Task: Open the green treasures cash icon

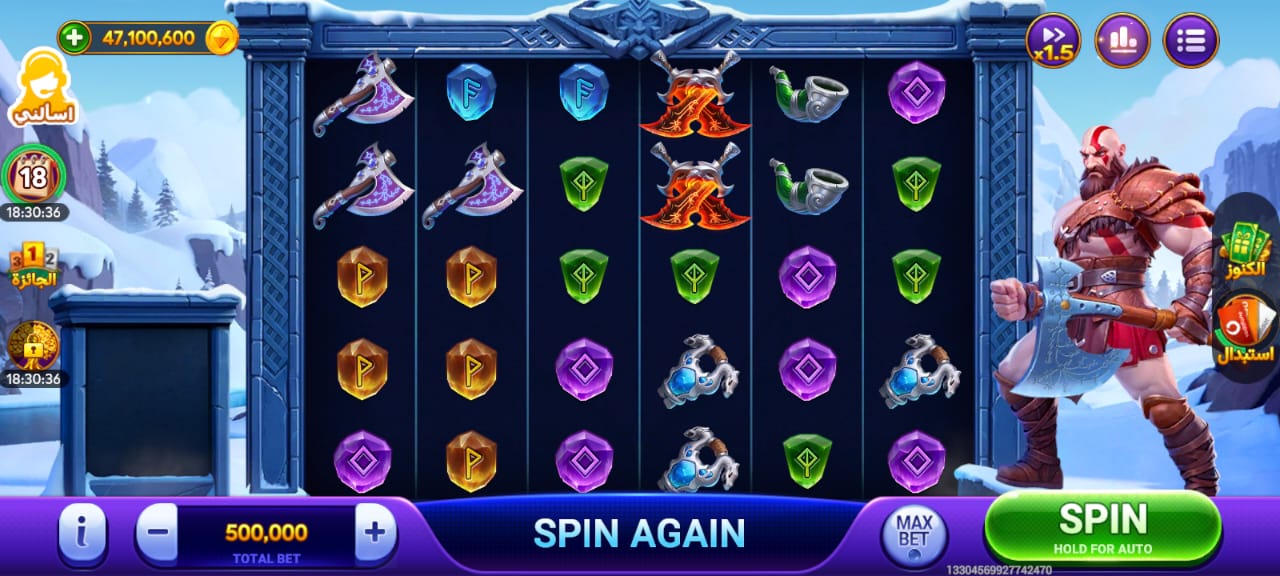Action: click(x=1245, y=250)
